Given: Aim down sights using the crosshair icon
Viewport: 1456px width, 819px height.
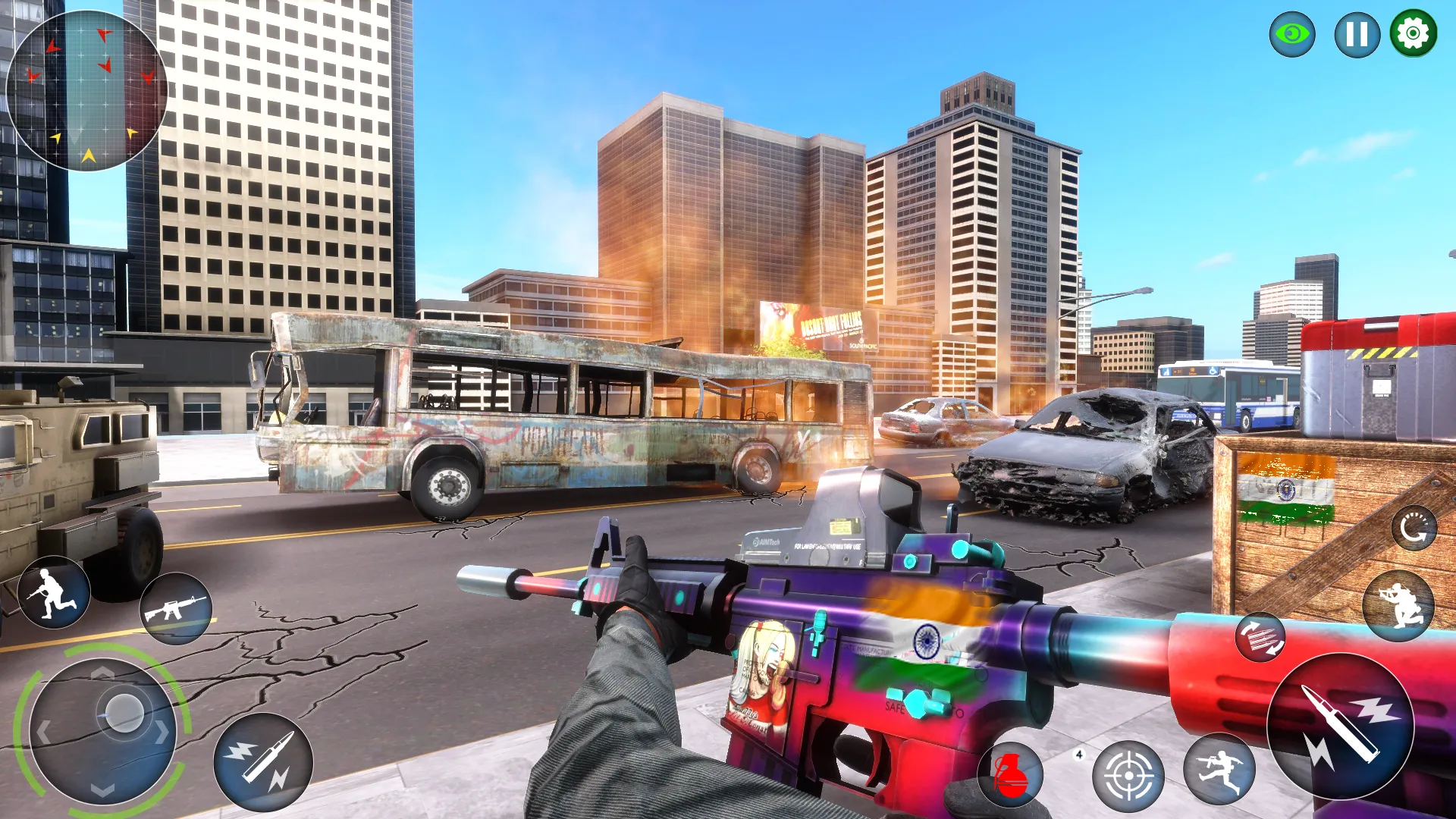Looking at the screenshot, I should 1130,773.
